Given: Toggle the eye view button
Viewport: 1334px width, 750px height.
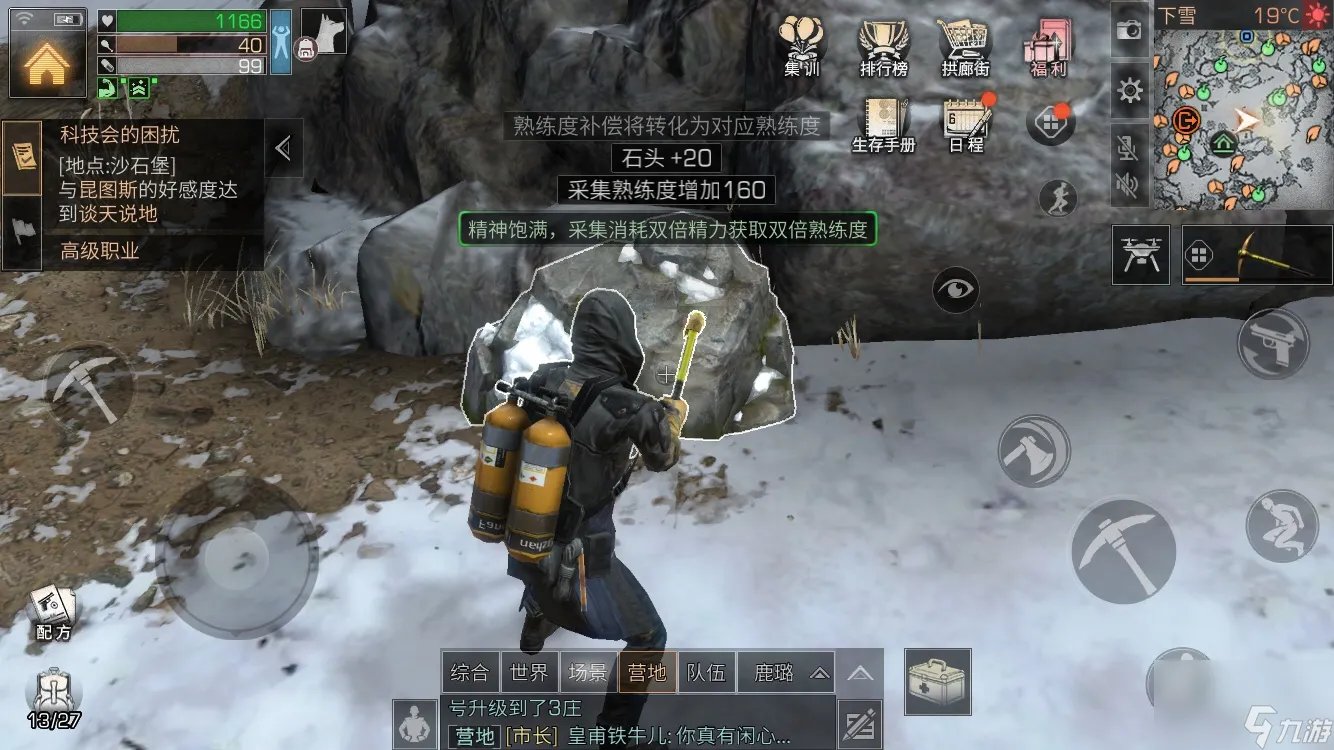Looking at the screenshot, I should coord(956,290).
